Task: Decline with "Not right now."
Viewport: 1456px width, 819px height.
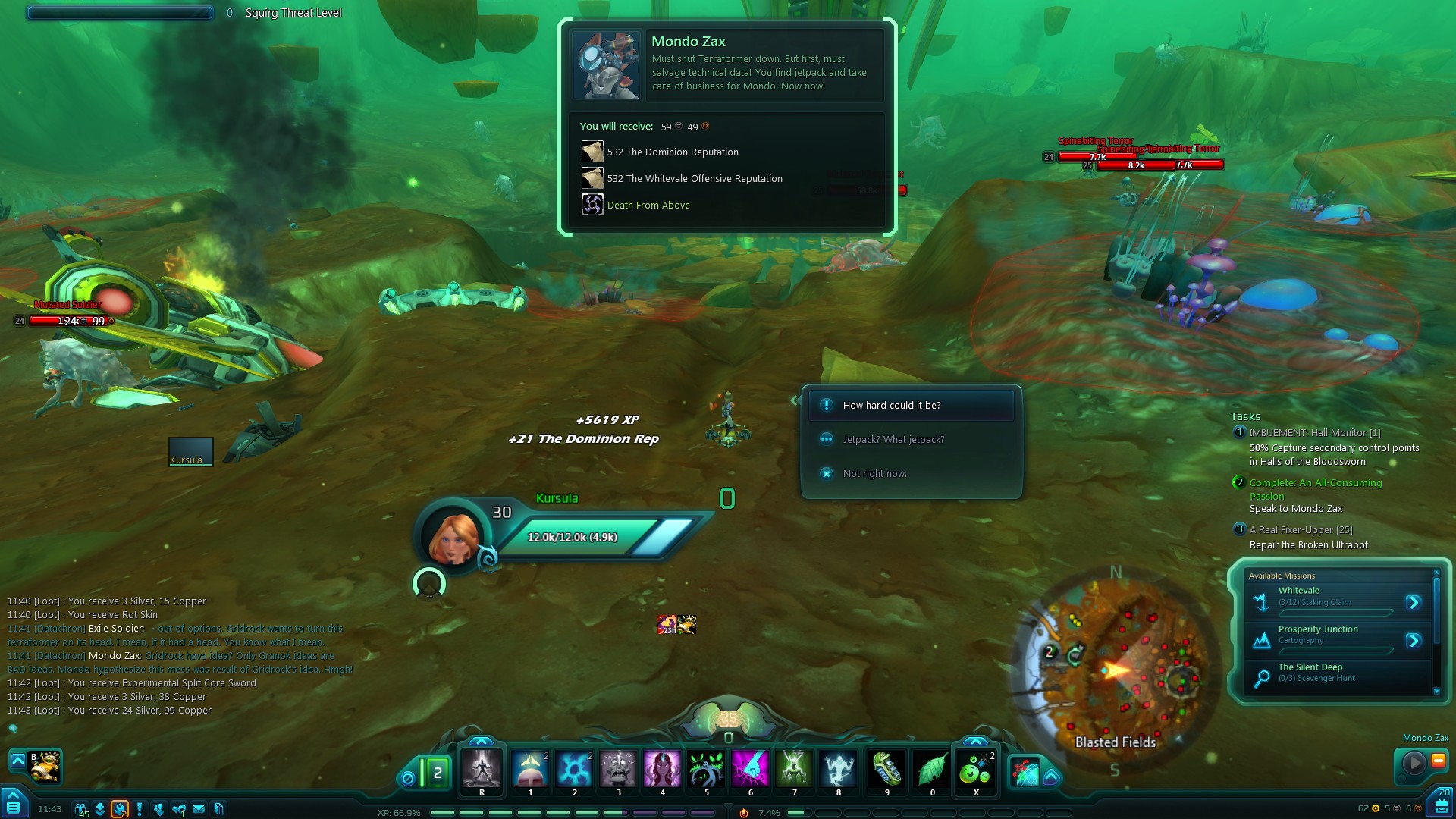Action: (874, 474)
